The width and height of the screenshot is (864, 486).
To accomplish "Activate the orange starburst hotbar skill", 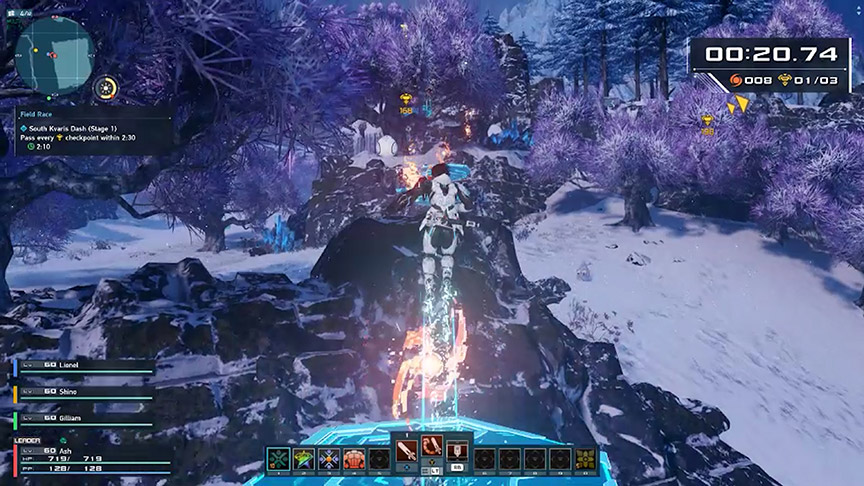I will pos(328,459).
